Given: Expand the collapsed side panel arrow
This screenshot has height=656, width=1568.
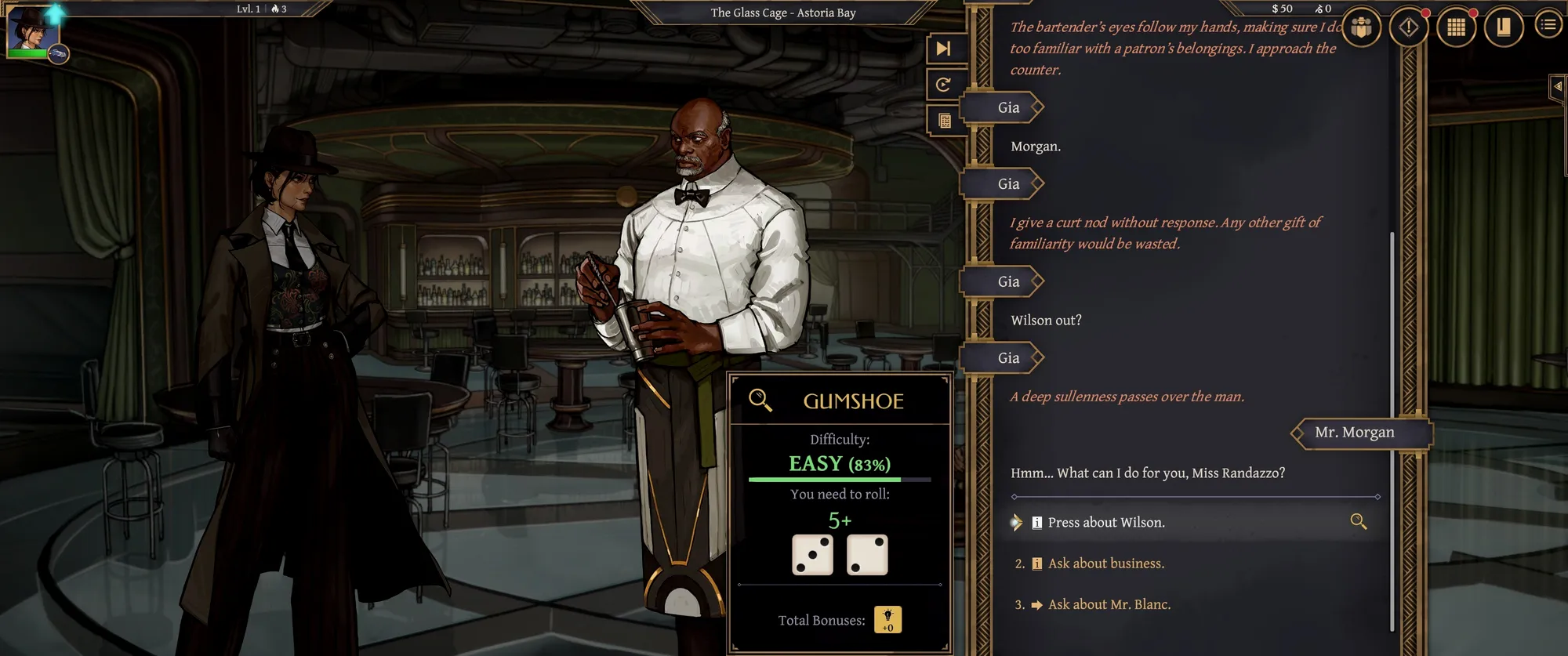Looking at the screenshot, I should point(1558,87).
